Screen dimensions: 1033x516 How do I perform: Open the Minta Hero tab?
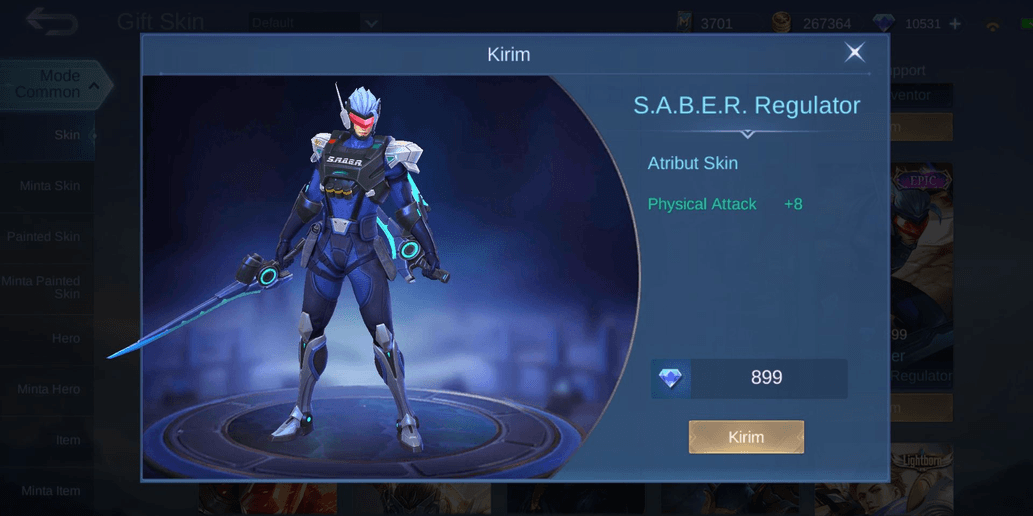click(x=48, y=389)
